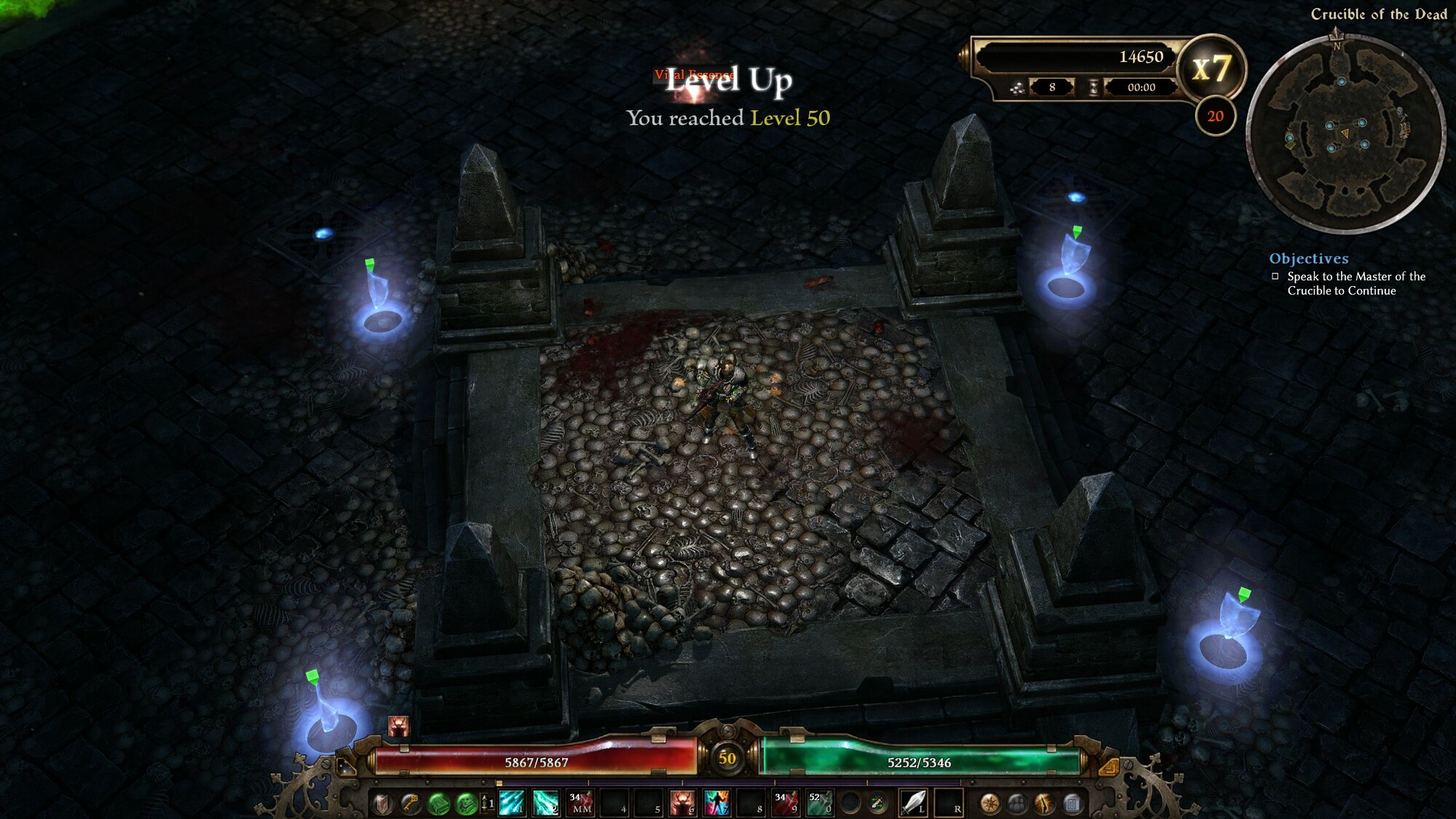The width and height of the screenshot is (1456, 819).
Task: Click the horned demon buff icon above health
Action: [398, 726]
